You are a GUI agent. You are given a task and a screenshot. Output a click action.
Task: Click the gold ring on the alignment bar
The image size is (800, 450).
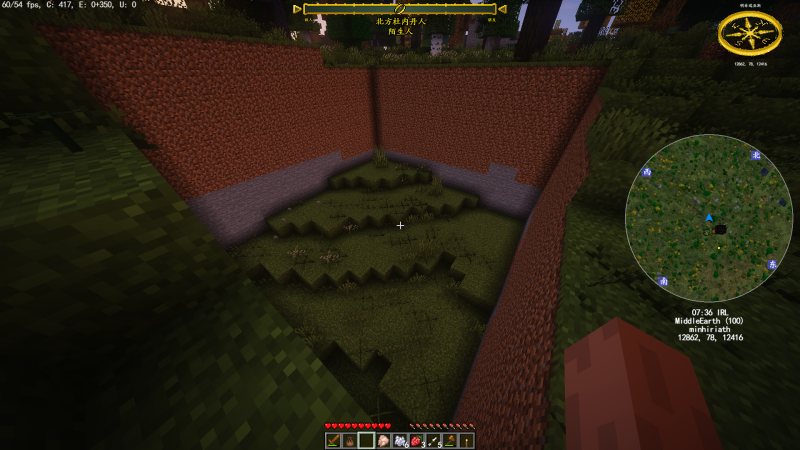point(399,9)
